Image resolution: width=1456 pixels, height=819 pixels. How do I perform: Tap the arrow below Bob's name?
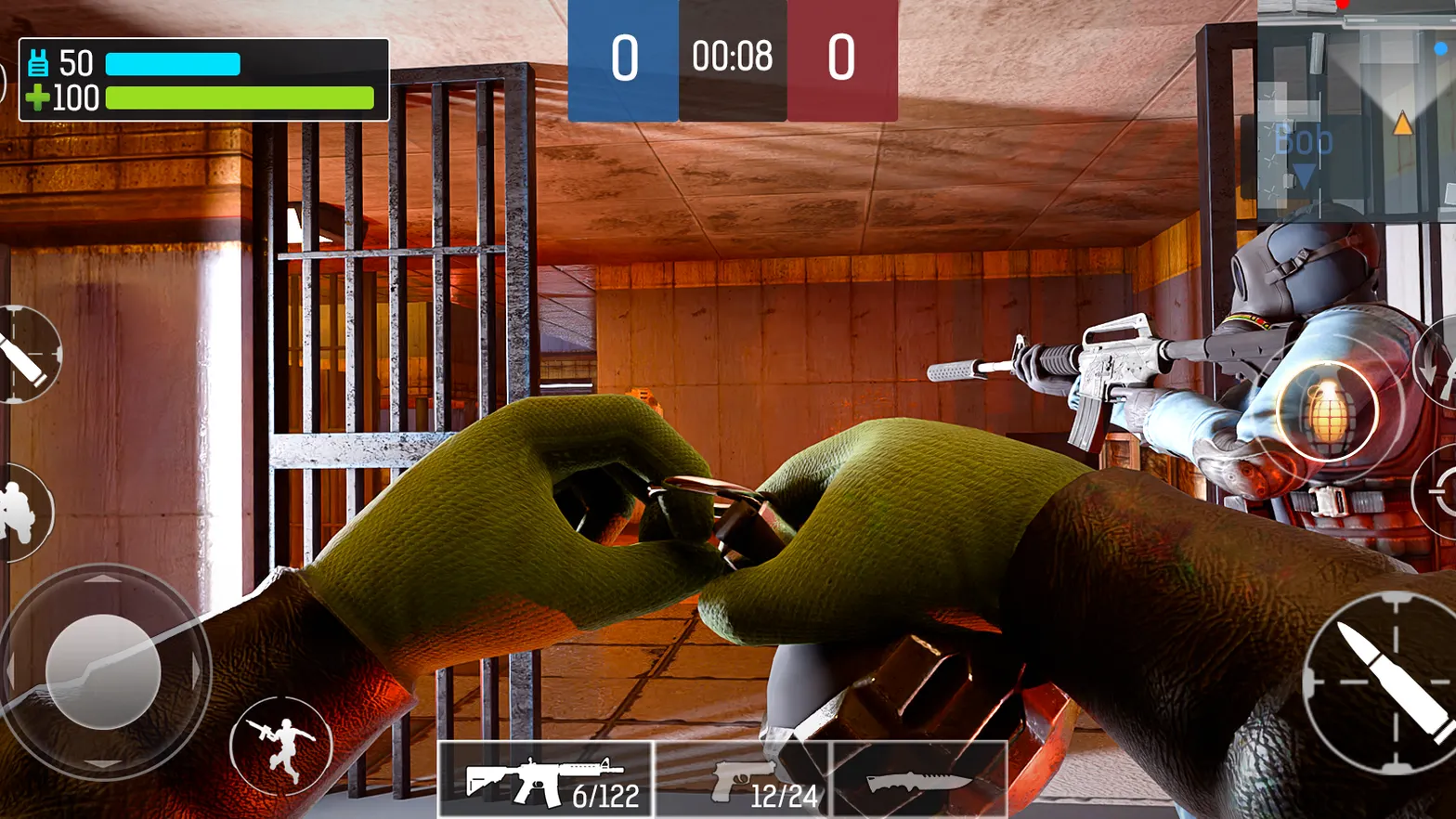1303,173
